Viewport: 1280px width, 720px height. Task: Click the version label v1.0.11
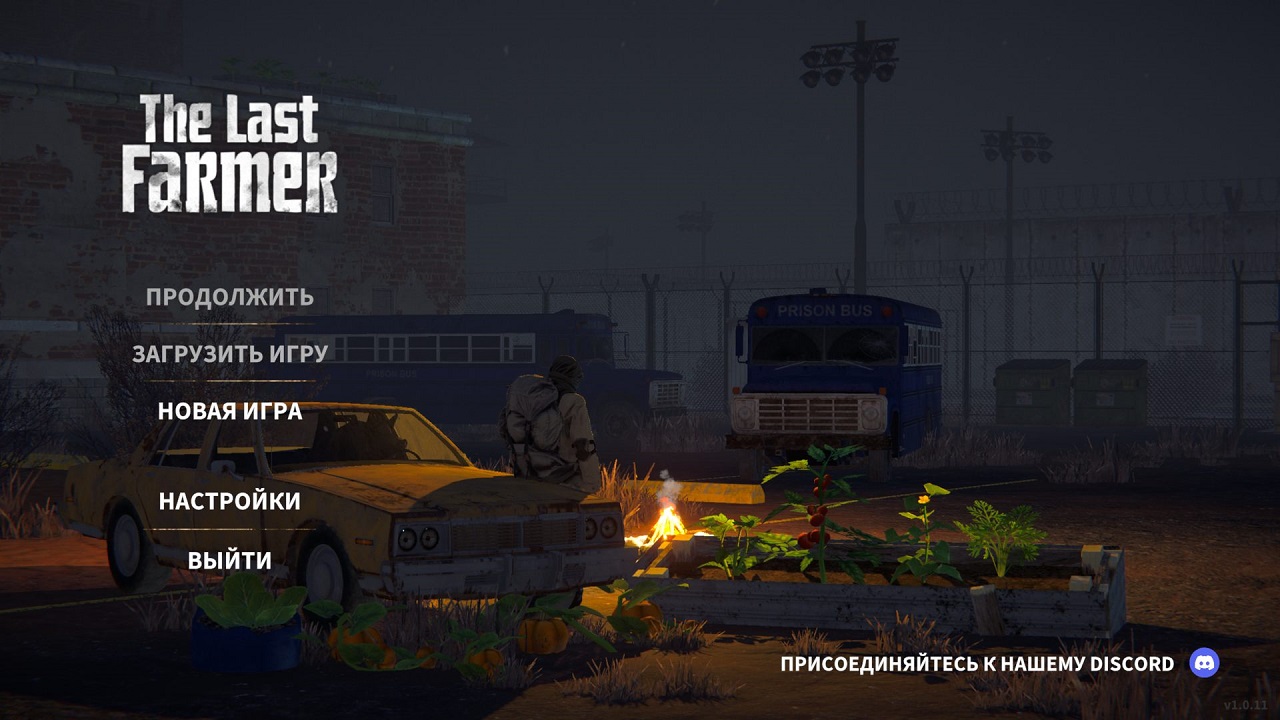click(1245, 706)
